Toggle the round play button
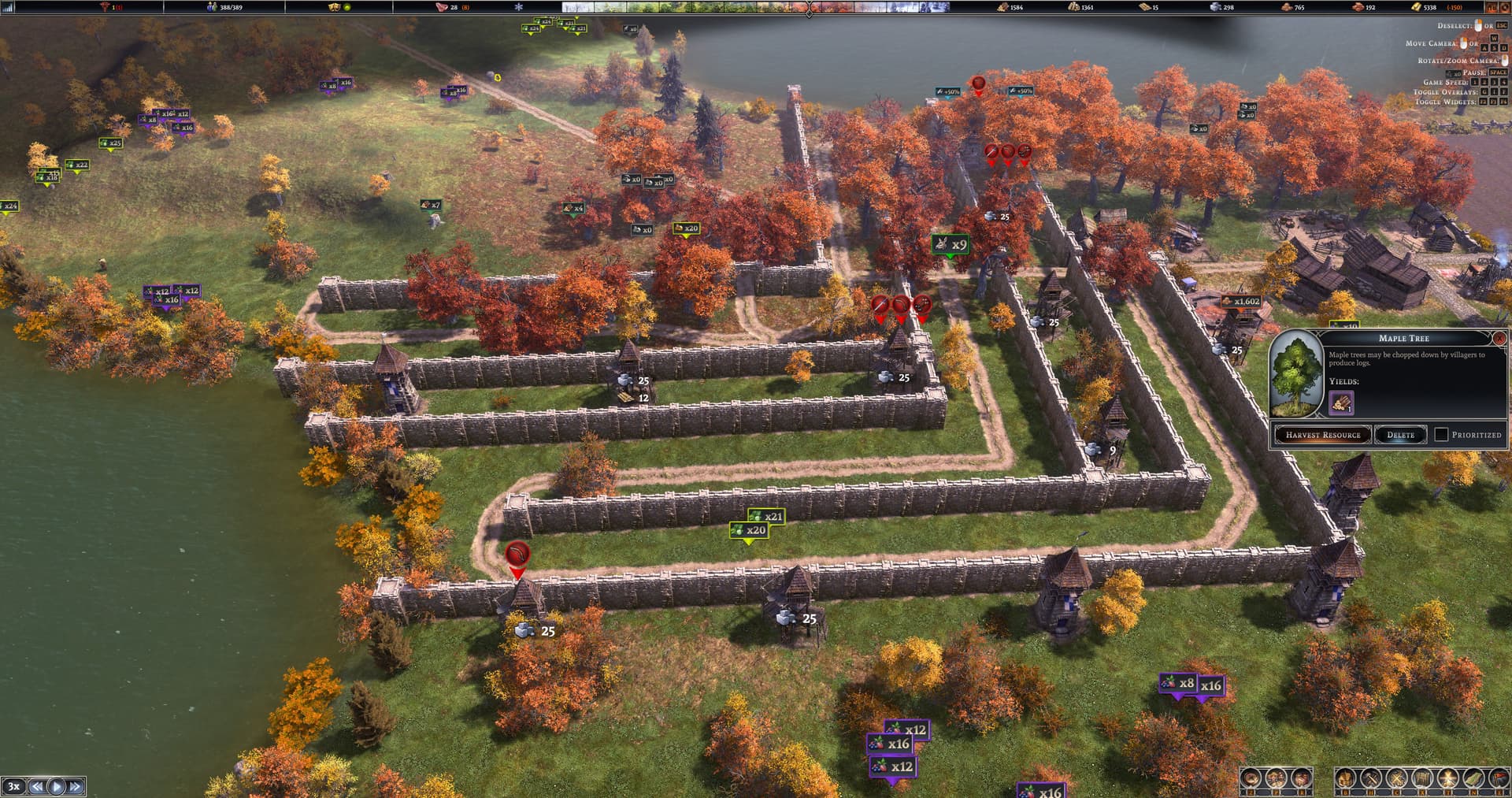The height and width of the screenshot is (798, 1512). 57,786
